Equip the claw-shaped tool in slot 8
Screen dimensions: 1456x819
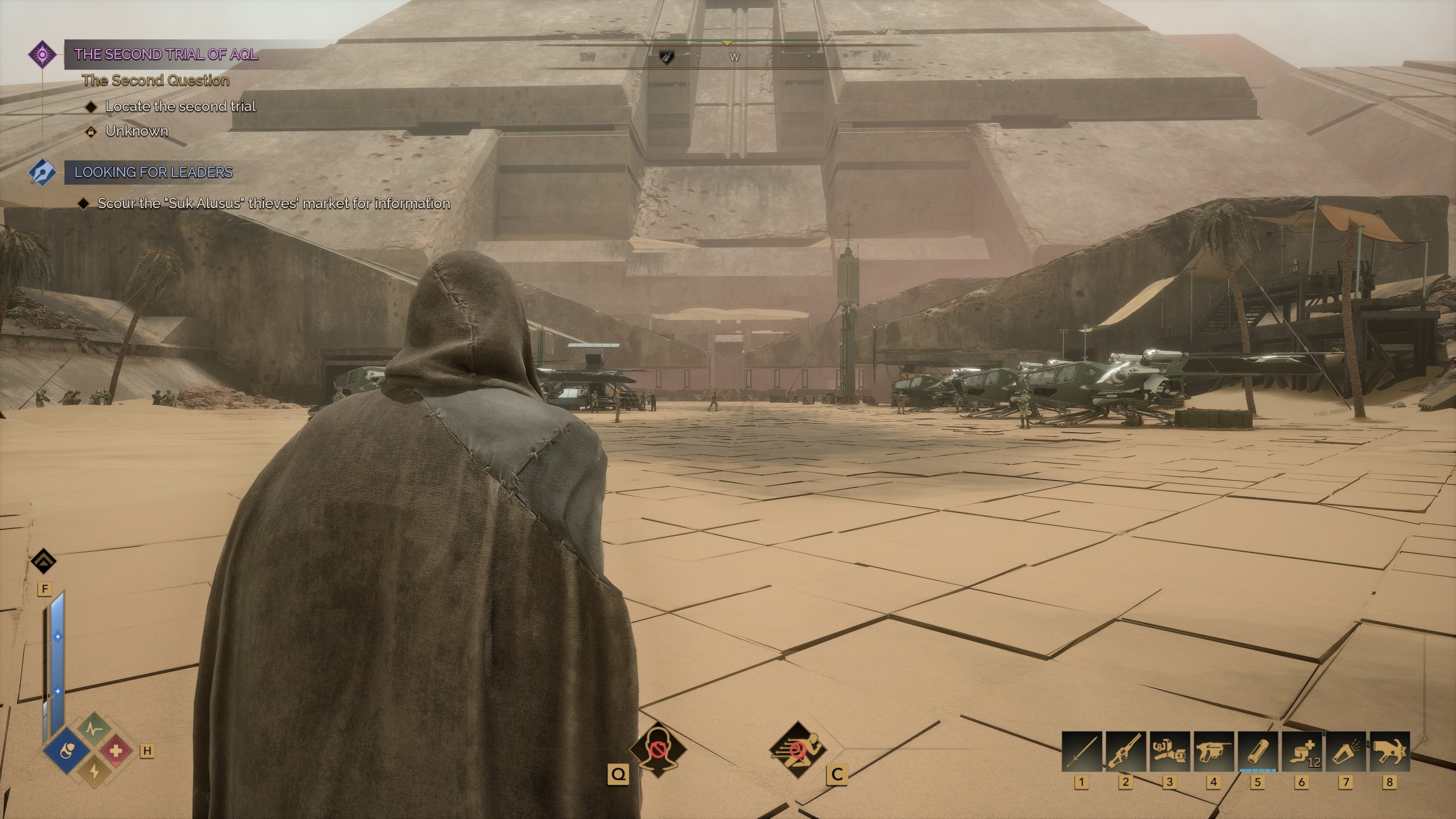(x=1389, y=752)
